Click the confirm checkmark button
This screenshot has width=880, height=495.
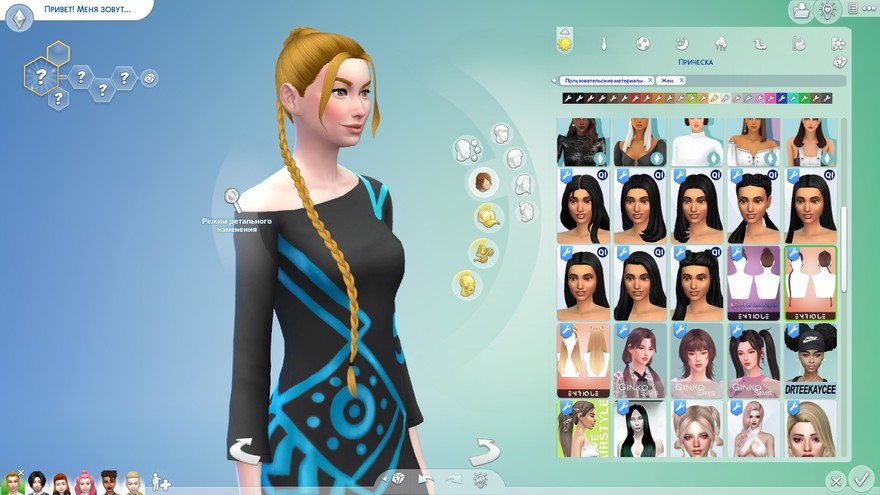coord(860,479)
